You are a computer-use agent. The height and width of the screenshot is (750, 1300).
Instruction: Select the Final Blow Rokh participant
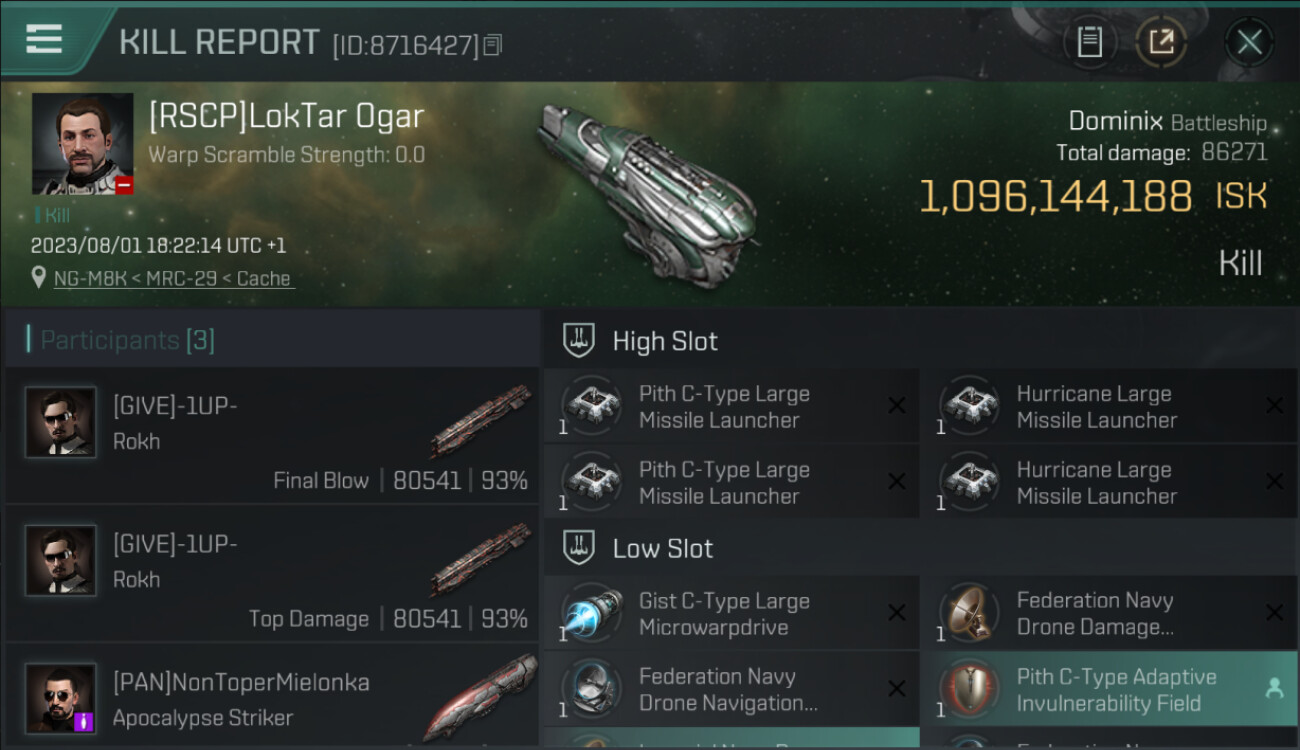point(272,435)
